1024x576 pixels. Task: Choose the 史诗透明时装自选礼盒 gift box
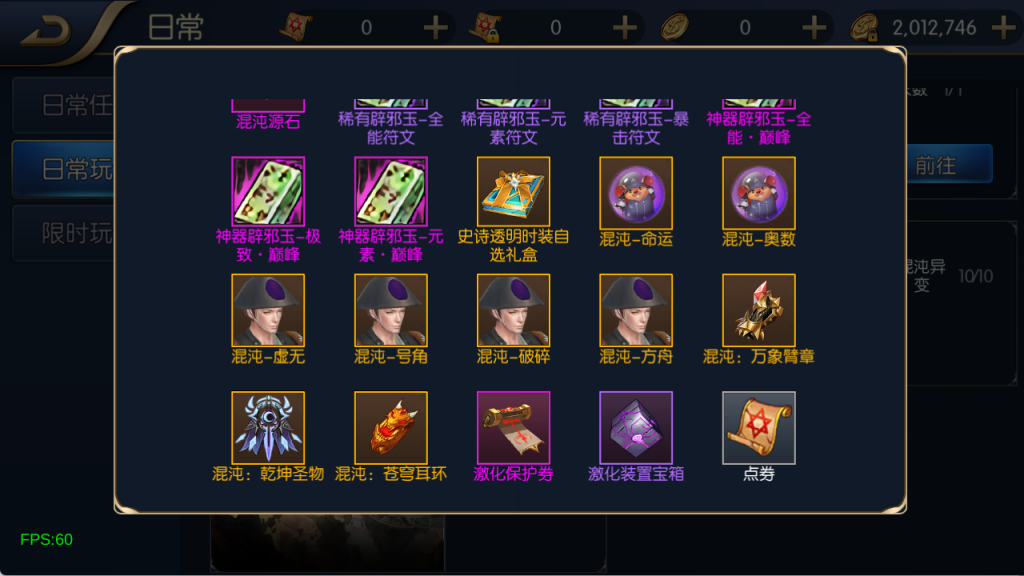513,193
